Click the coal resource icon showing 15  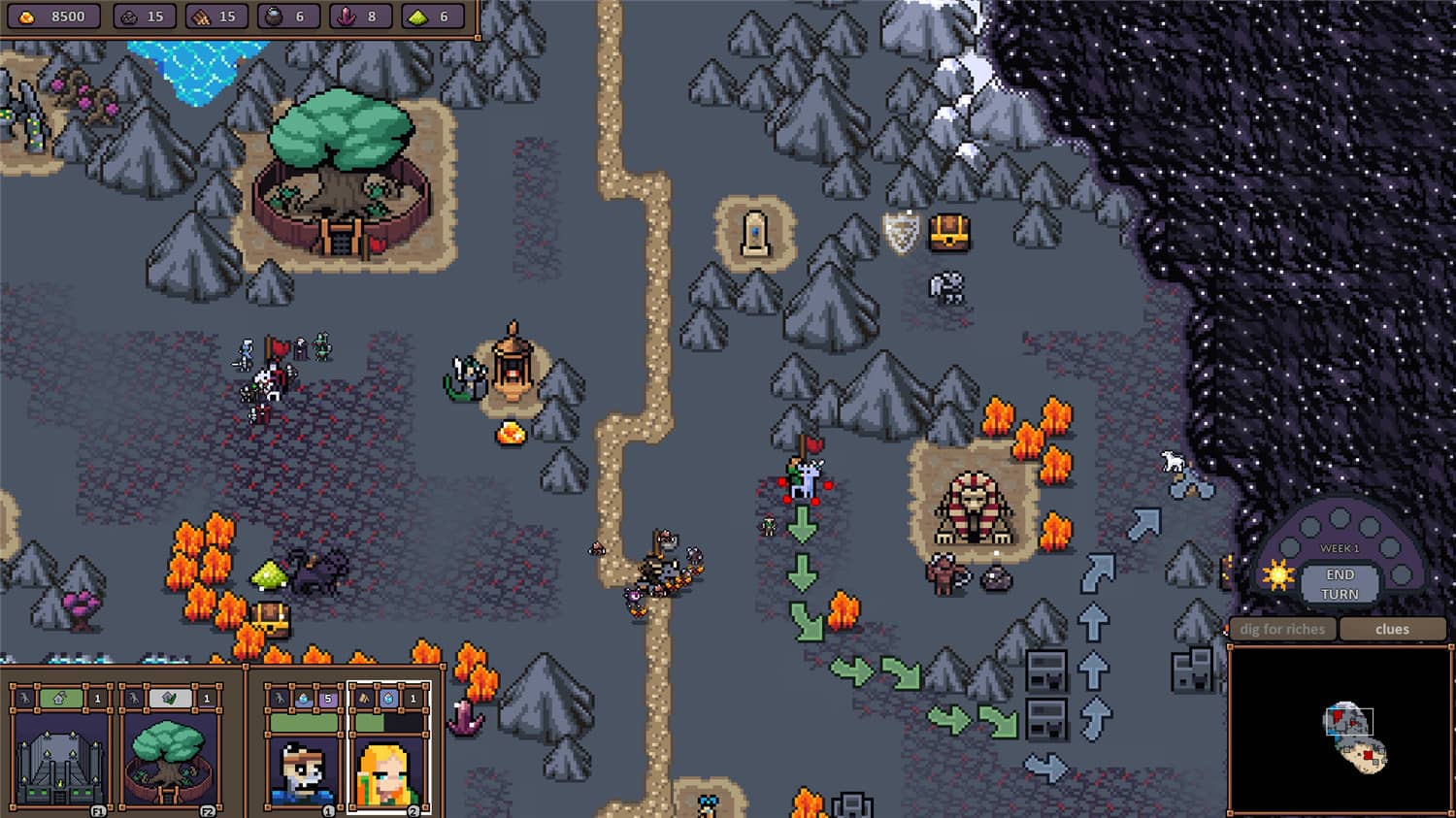131,15
